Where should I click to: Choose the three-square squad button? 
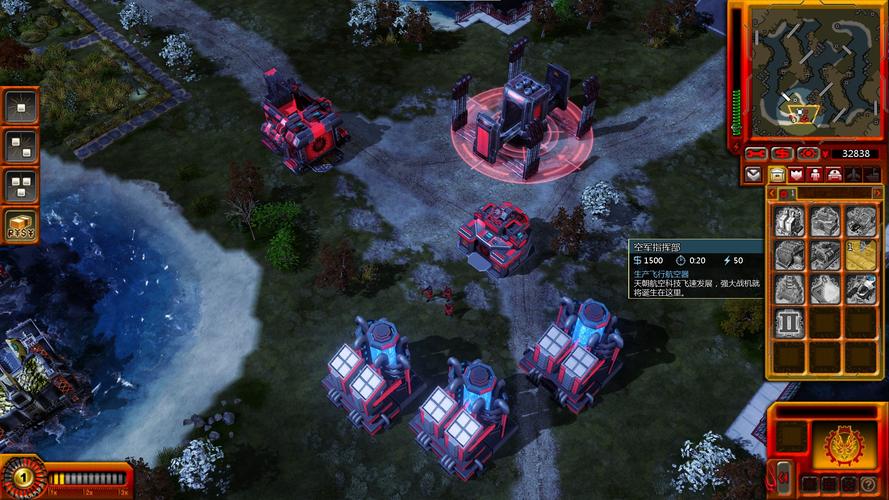click(x=20, y=185)
